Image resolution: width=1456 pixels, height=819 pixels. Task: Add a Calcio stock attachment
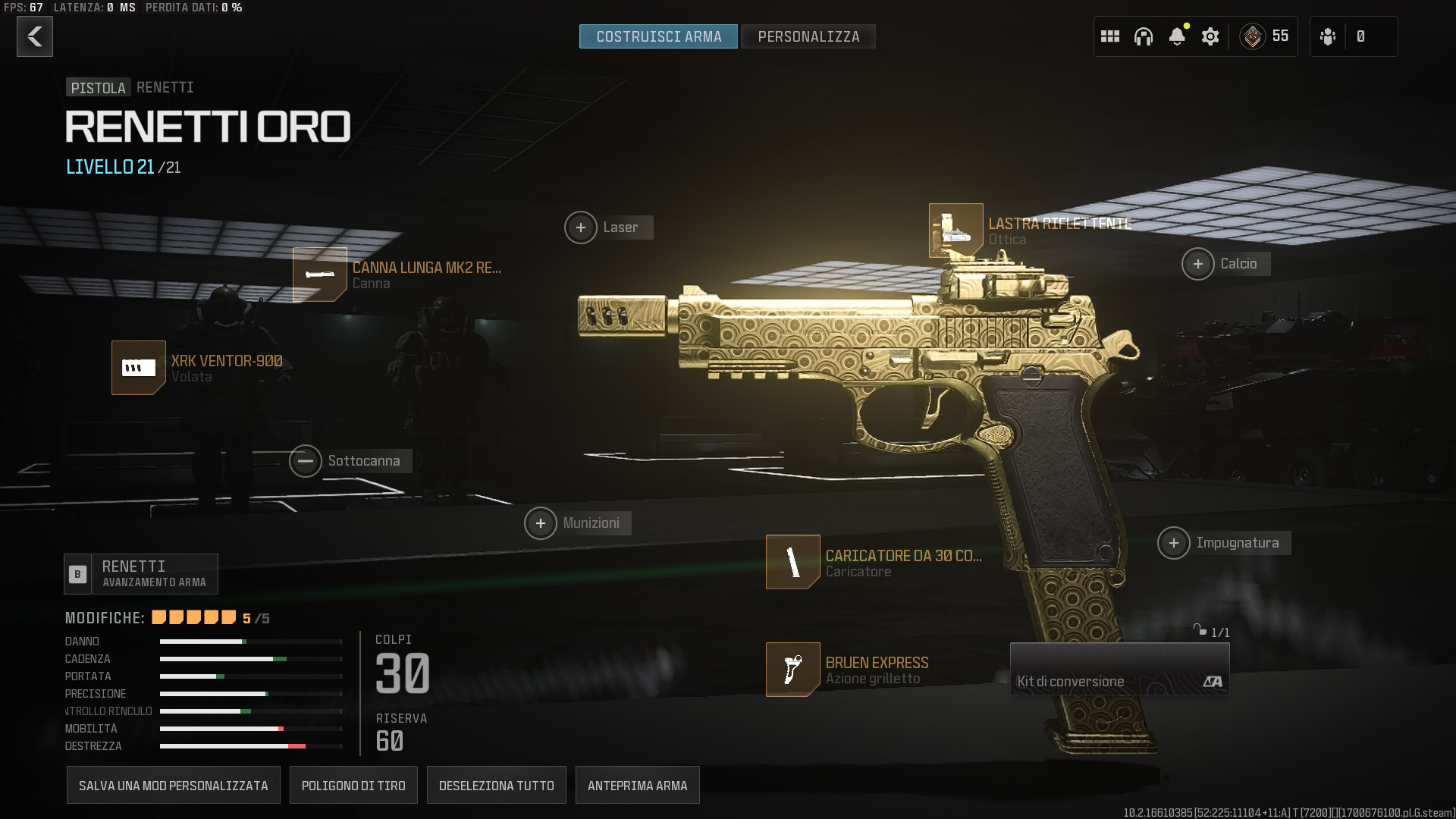pos(1198,264)
